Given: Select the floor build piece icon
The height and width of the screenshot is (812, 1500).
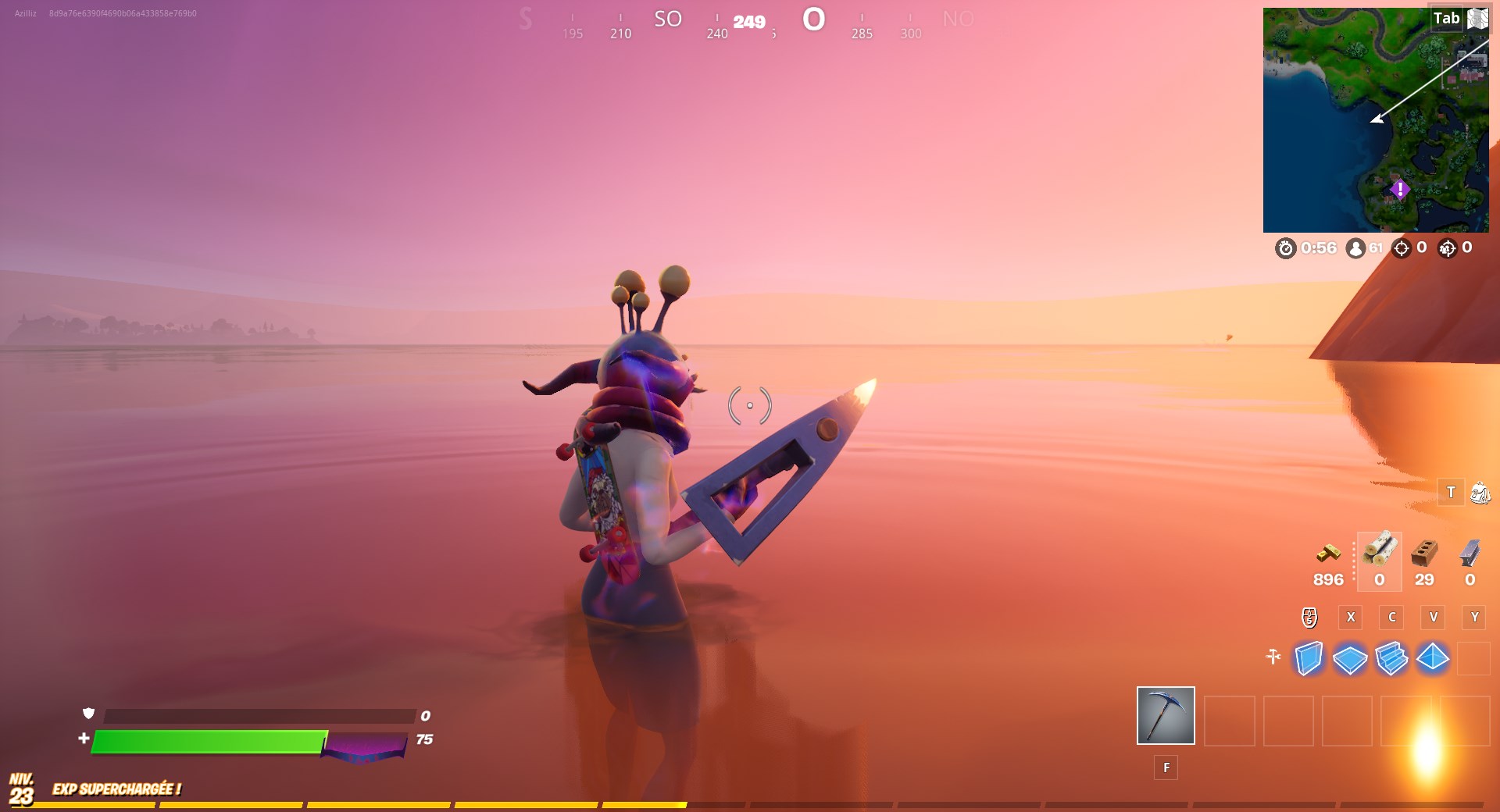Looking at the screenshot, I should [x=1351, y=660].
